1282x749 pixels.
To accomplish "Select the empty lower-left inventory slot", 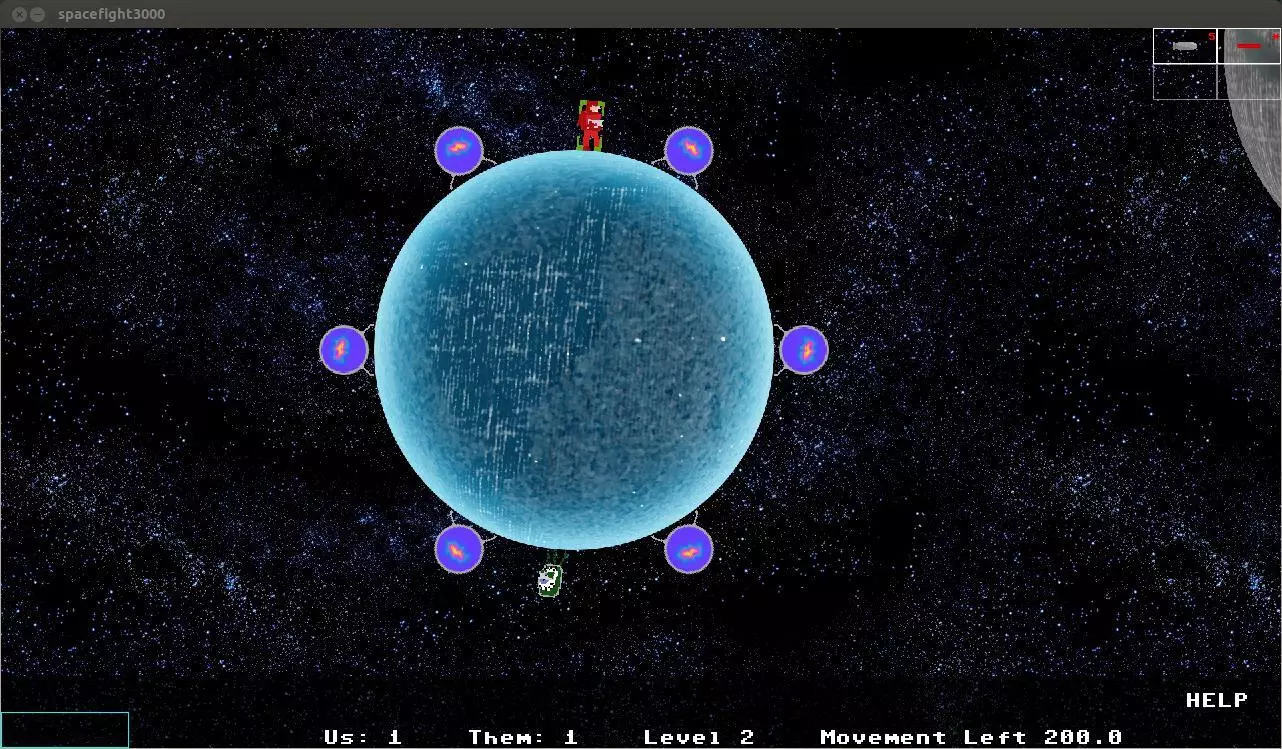I will click(x=1185, y=80).
